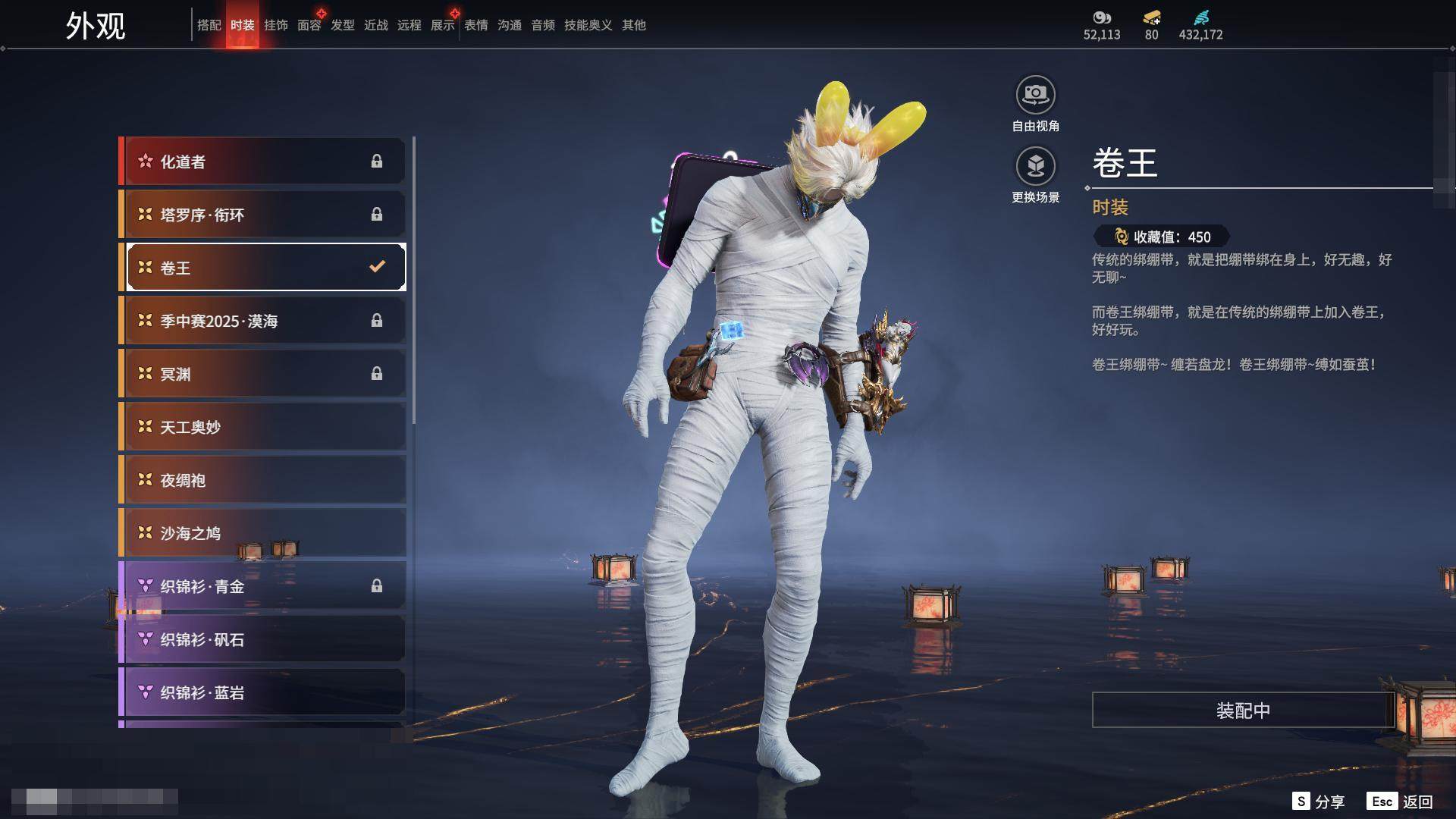
Task: Click the 装配中 equip button
Action: tap(1242, 710)
